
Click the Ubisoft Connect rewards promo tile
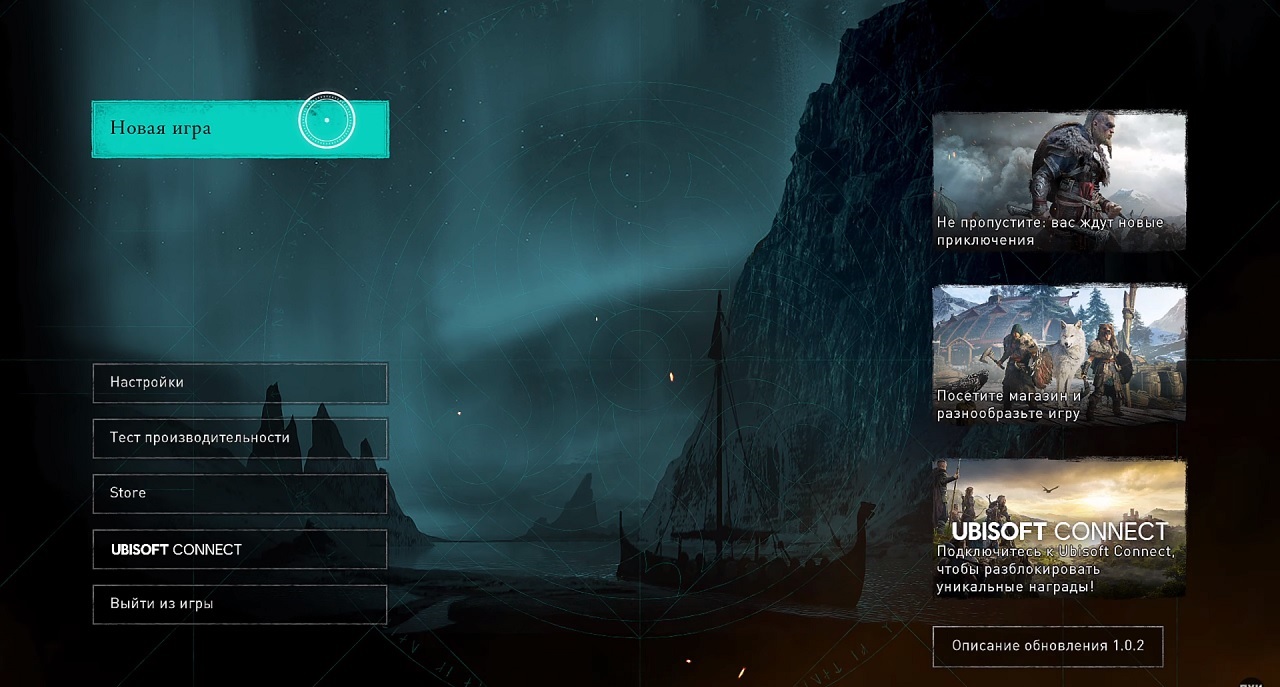(1059, 528)
